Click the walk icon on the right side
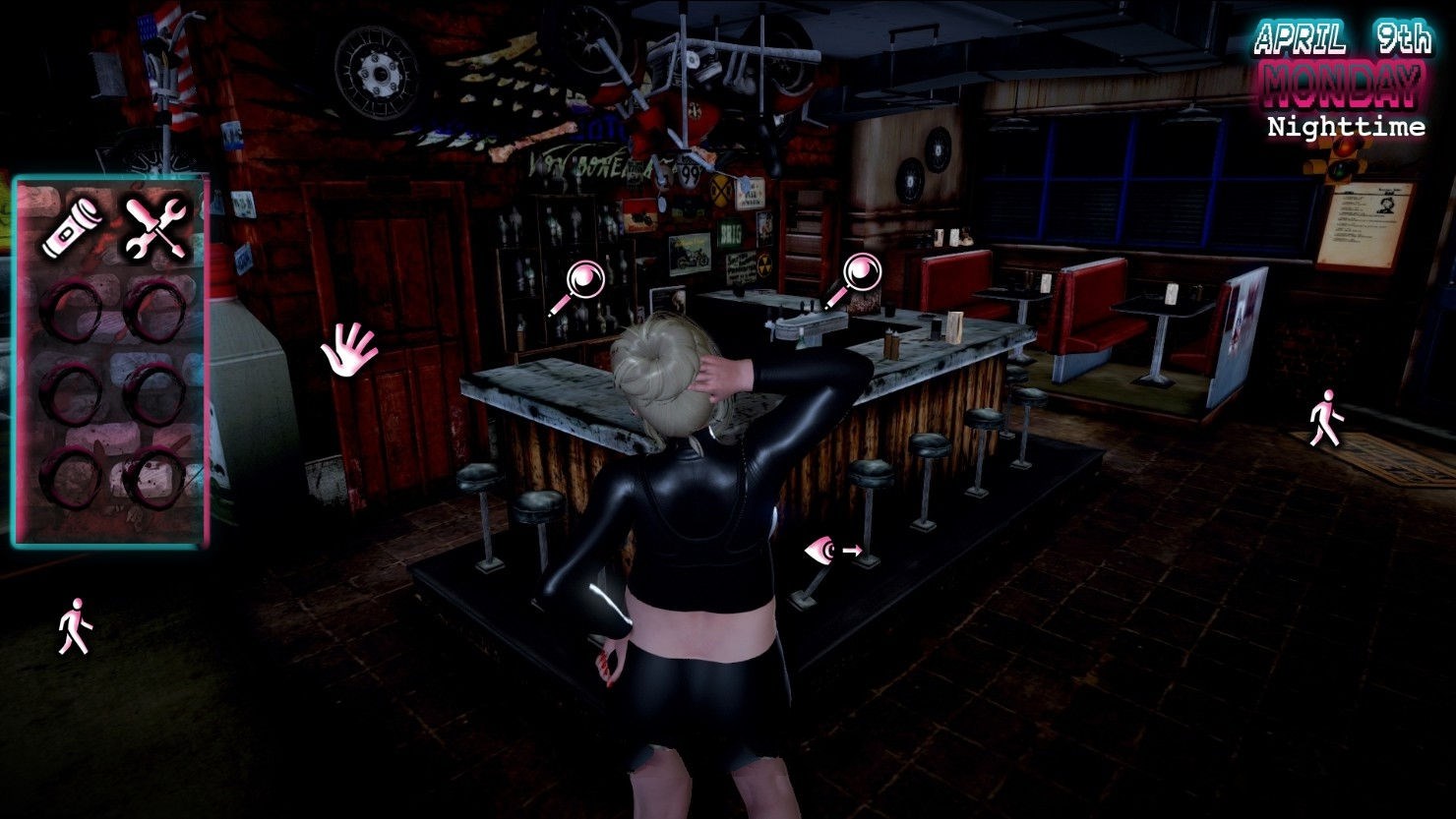The width and height of the screenshot is (1456, 819). (x=1328, y=416)
